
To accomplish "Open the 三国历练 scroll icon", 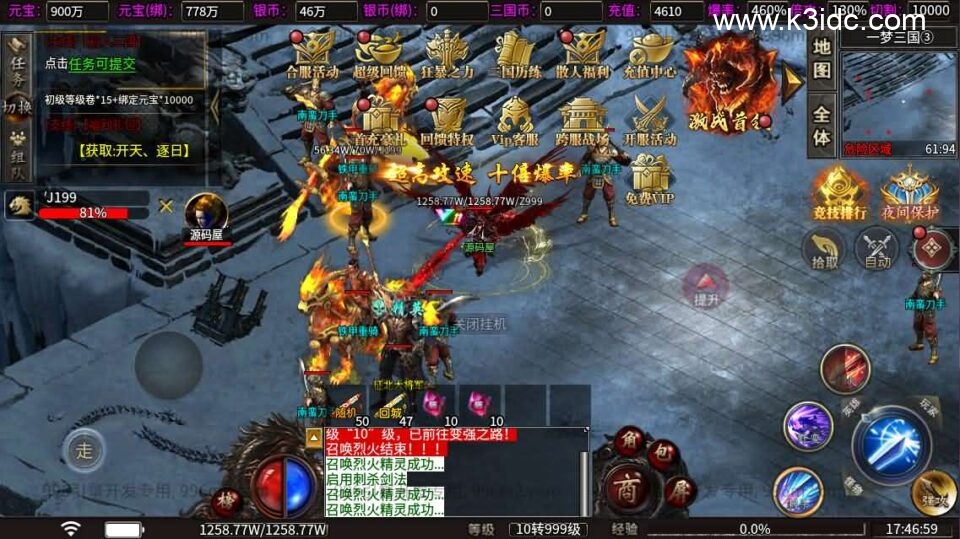I will tap(515, 53).
